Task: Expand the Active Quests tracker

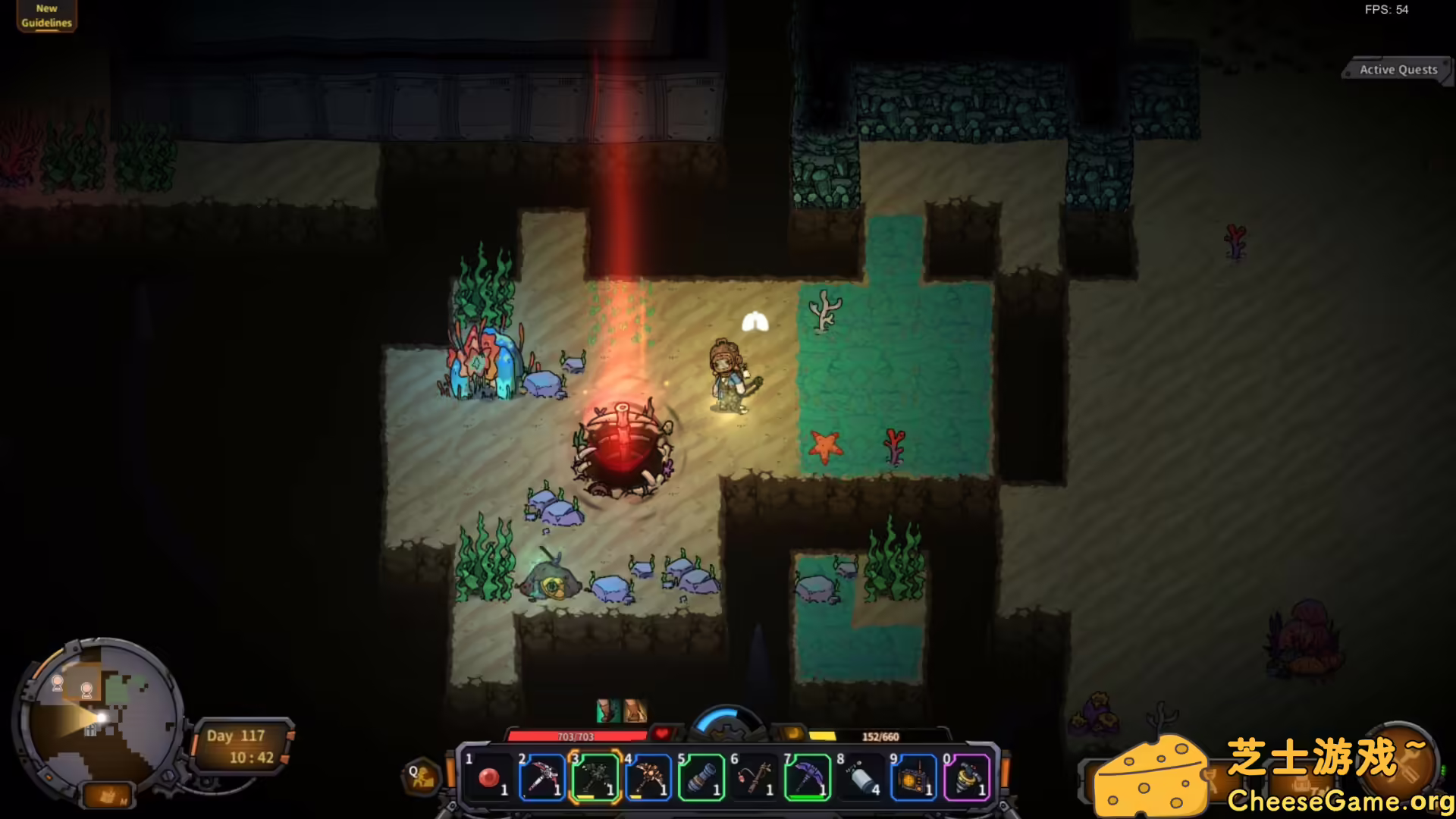Action: pyautogui.click(x=1398, y=70)
